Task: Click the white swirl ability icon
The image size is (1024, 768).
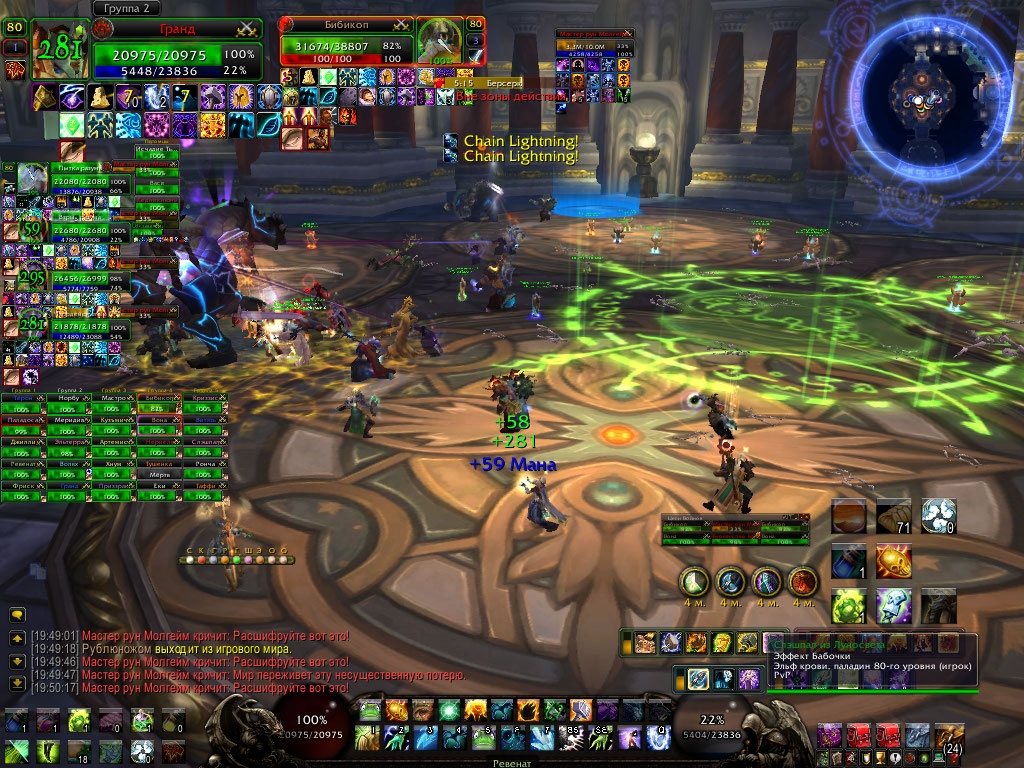Action: 939,516
